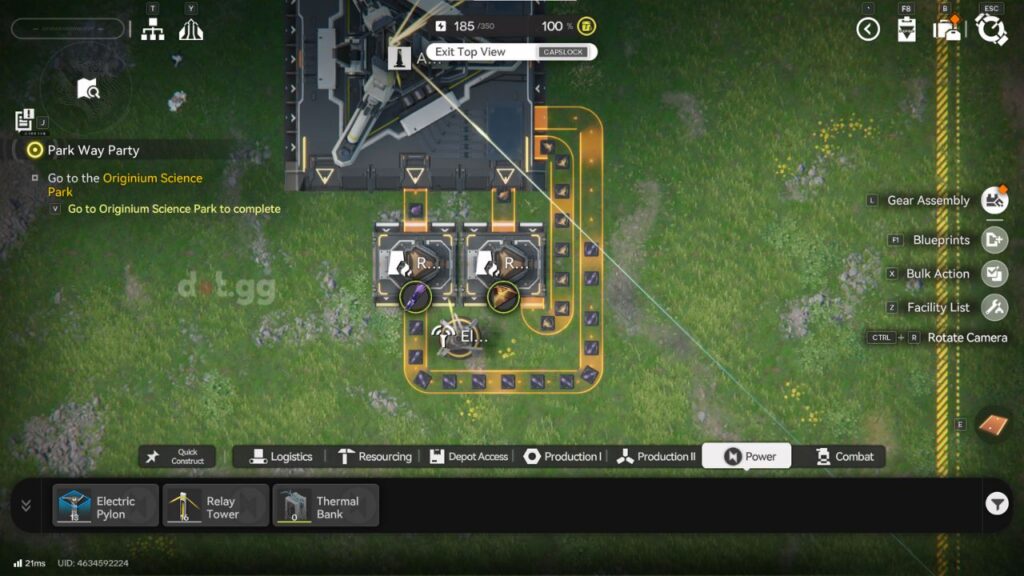
Task: Select the Relay Tower building
Action: click(216, 506)
